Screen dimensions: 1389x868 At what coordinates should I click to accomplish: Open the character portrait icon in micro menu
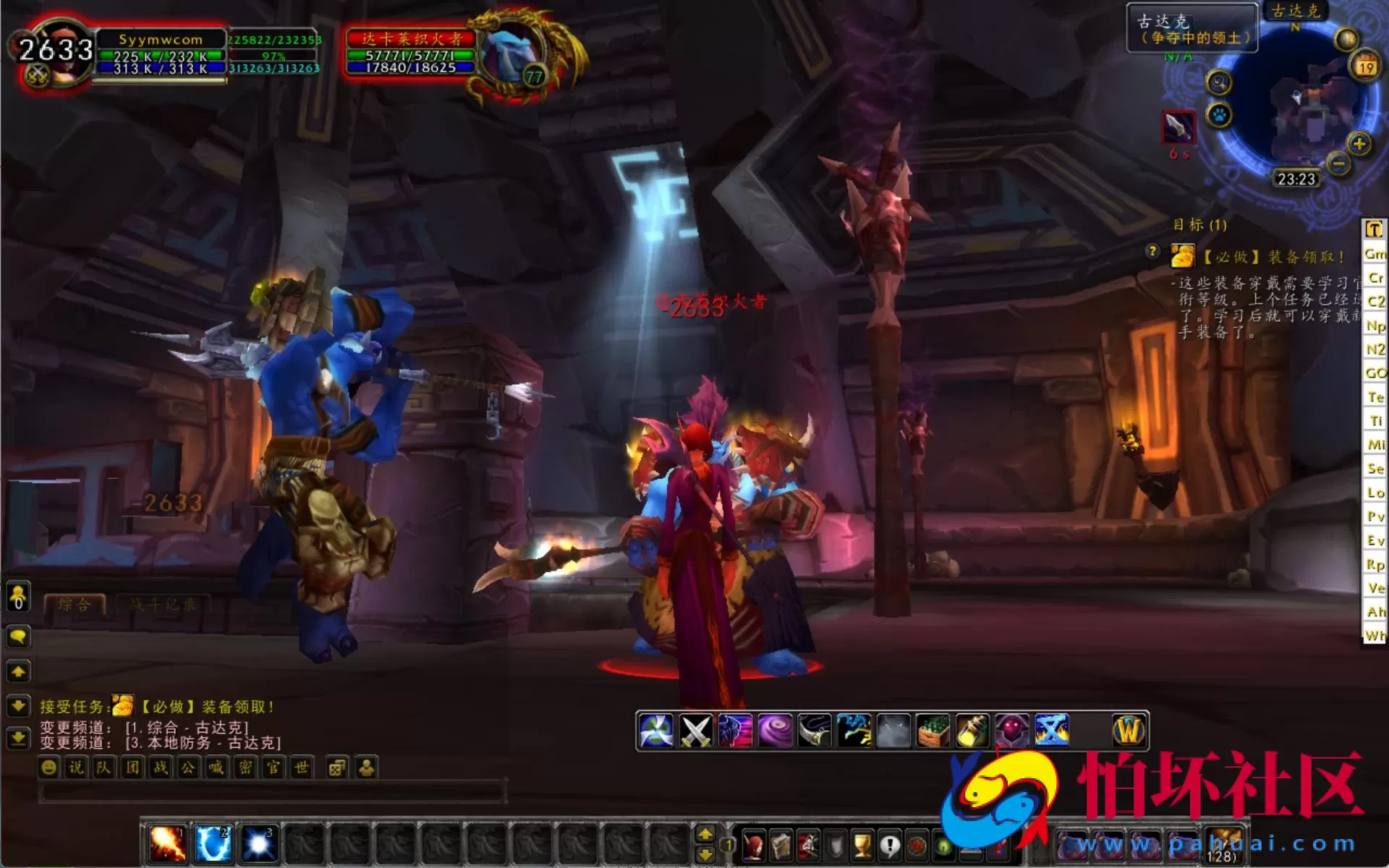755,844
